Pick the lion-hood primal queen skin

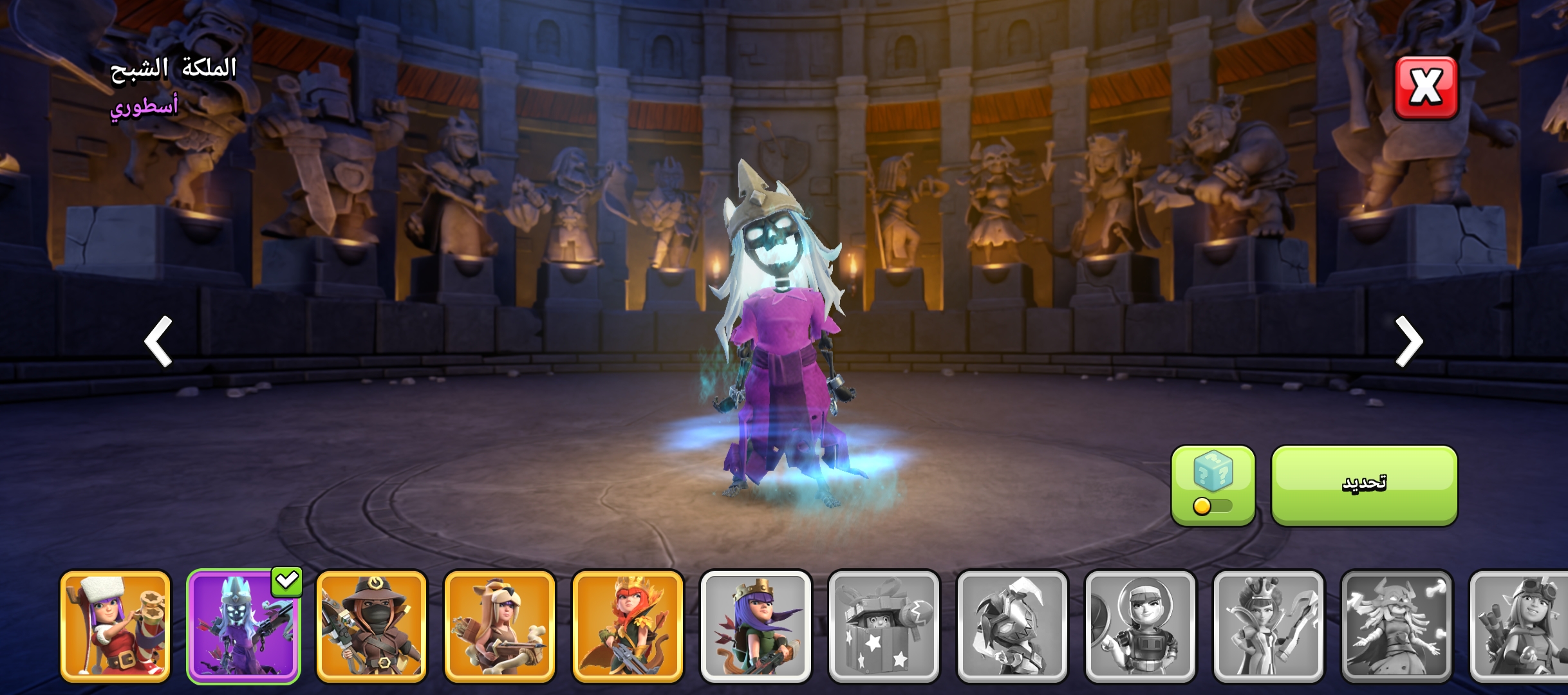(499, 626)
